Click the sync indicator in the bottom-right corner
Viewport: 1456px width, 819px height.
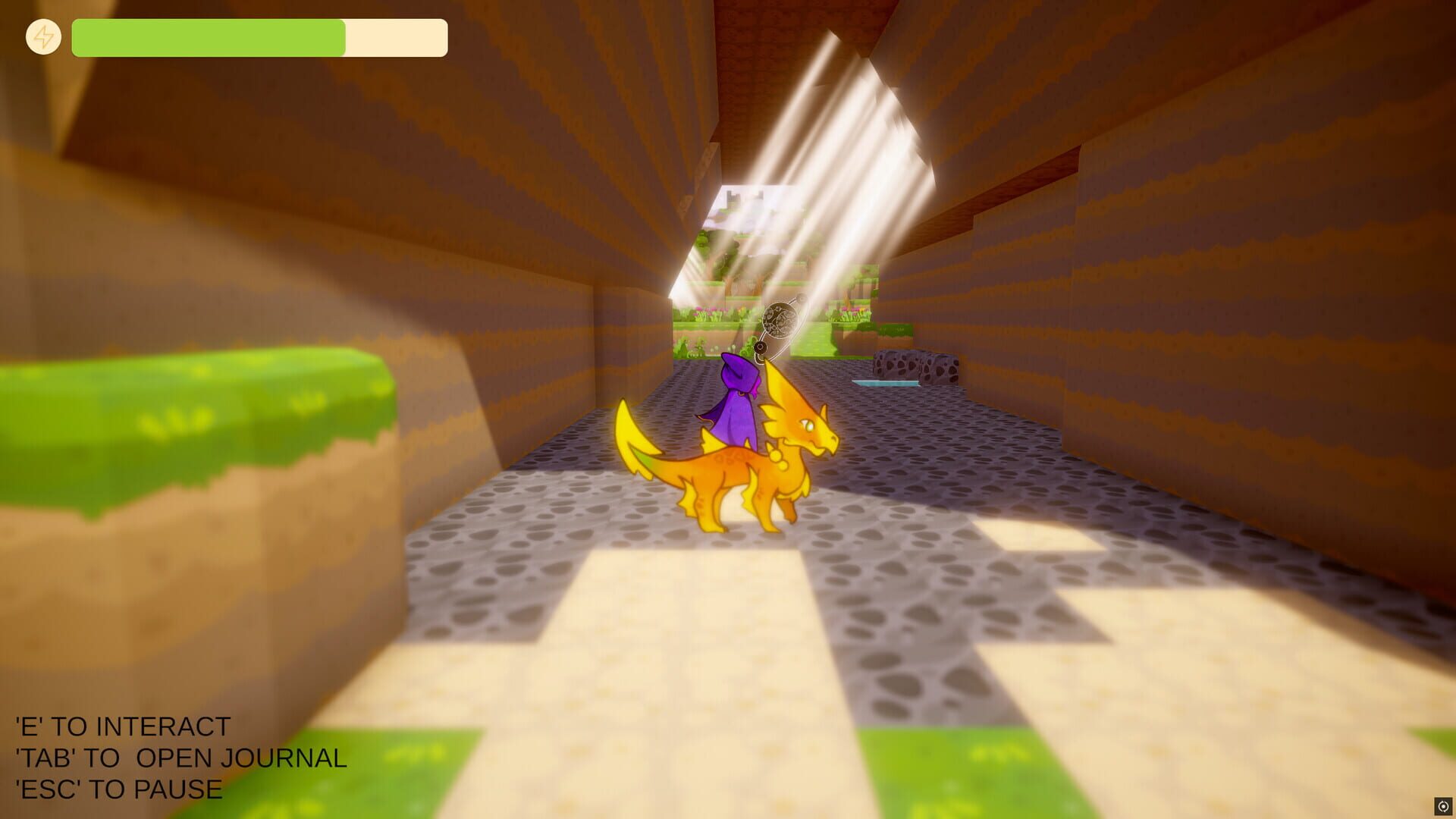pyautogui.click(x=1443, y=806)
